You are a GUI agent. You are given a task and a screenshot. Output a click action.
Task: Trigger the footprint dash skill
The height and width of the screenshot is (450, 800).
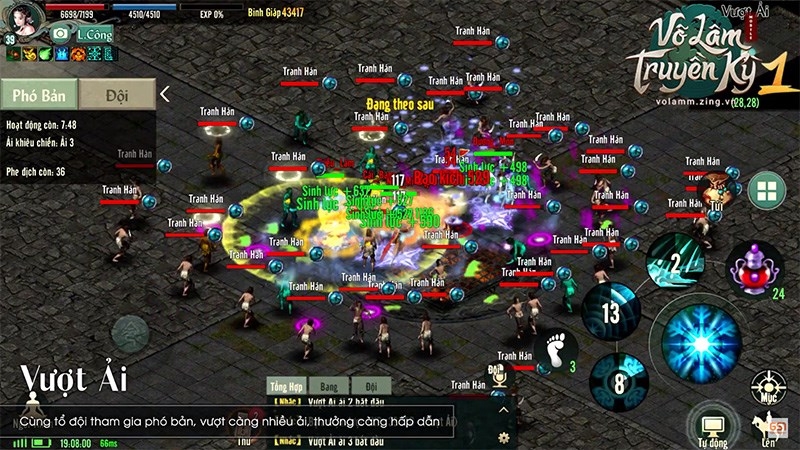click(x=555, y=352)
